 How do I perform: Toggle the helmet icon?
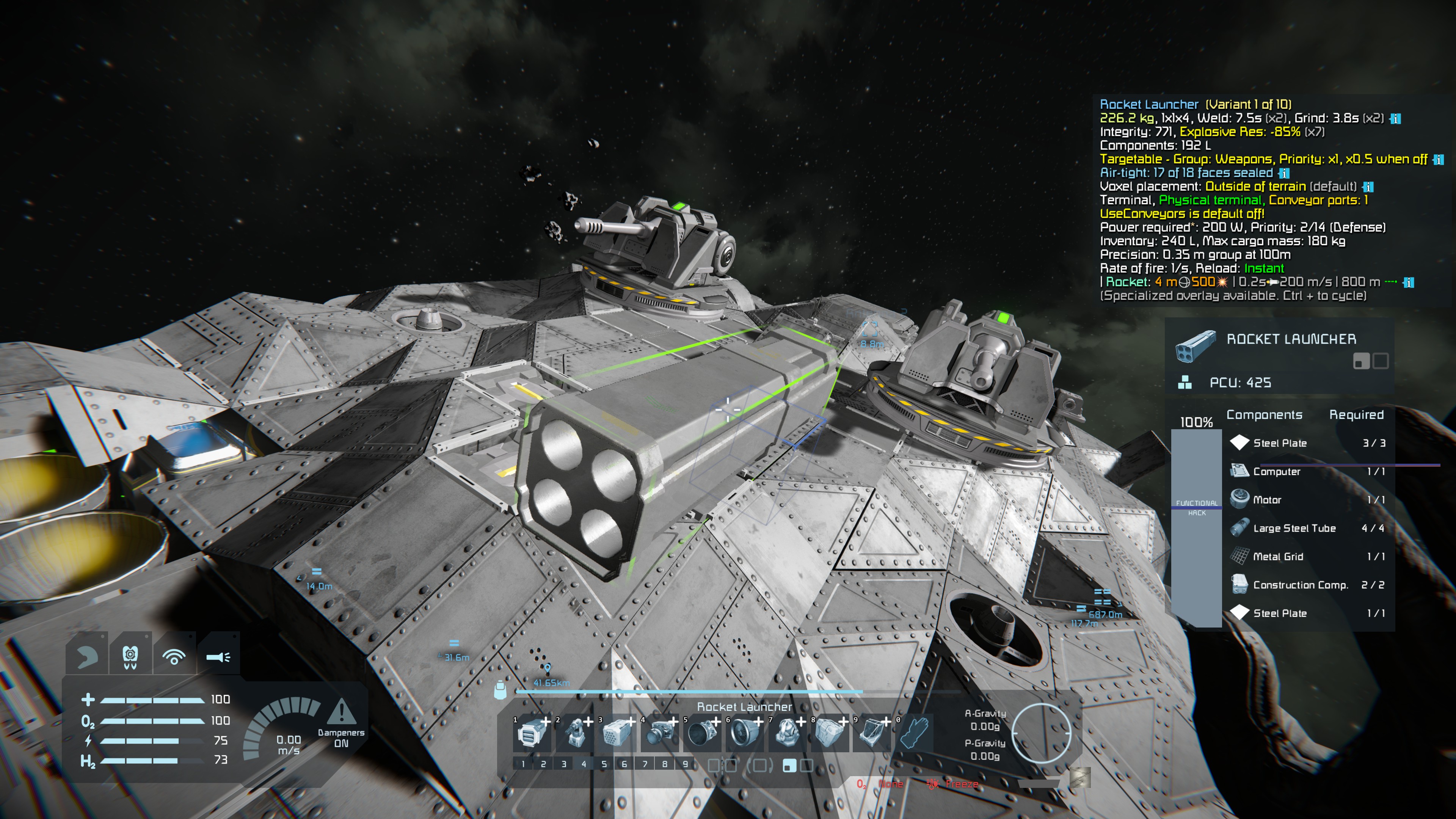point(130,656)
